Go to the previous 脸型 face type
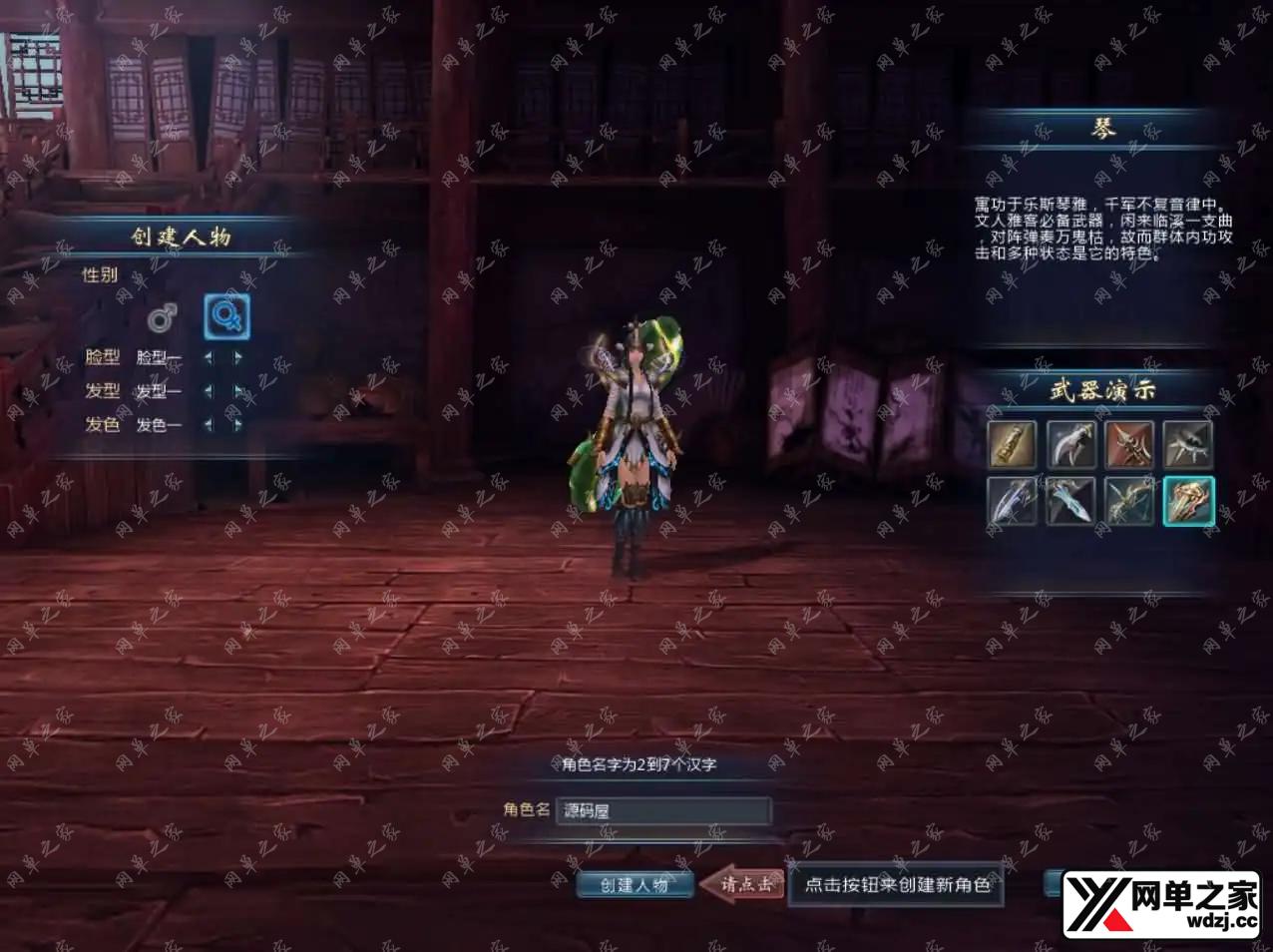This screenshot has width=1273, height=952. (x=209, y=357)
